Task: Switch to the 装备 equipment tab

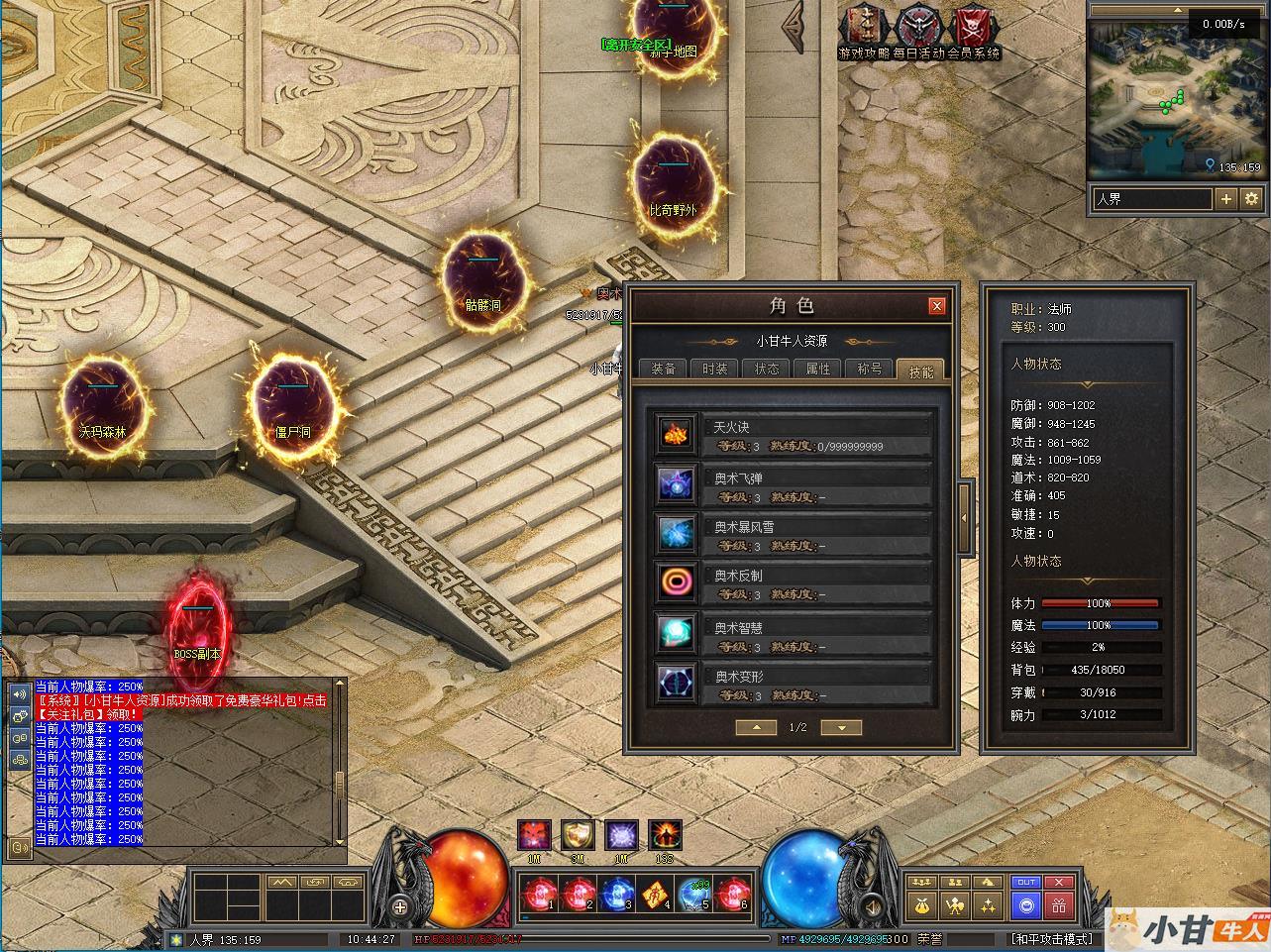Action: click(663, 369)
